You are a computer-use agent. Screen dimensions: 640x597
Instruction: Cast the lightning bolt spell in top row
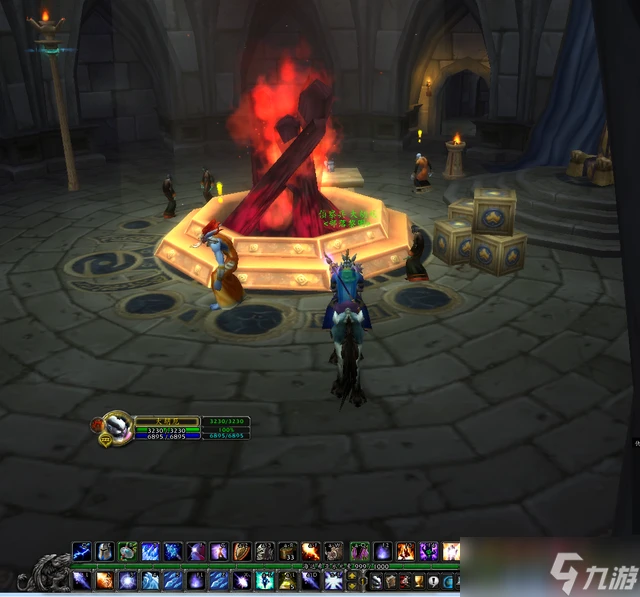[81, 551]
